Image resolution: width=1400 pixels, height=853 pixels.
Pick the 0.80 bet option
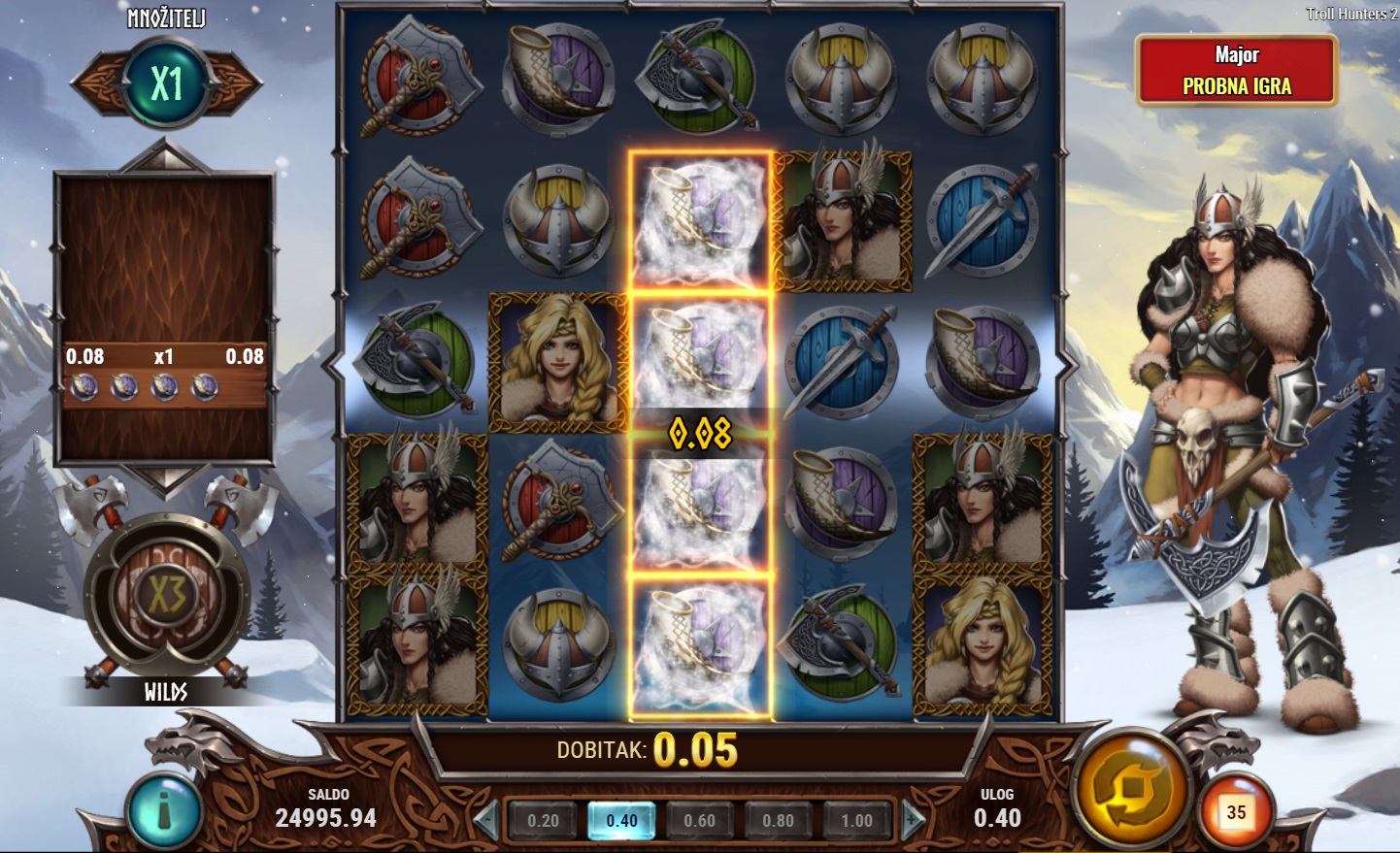(778, 821)
